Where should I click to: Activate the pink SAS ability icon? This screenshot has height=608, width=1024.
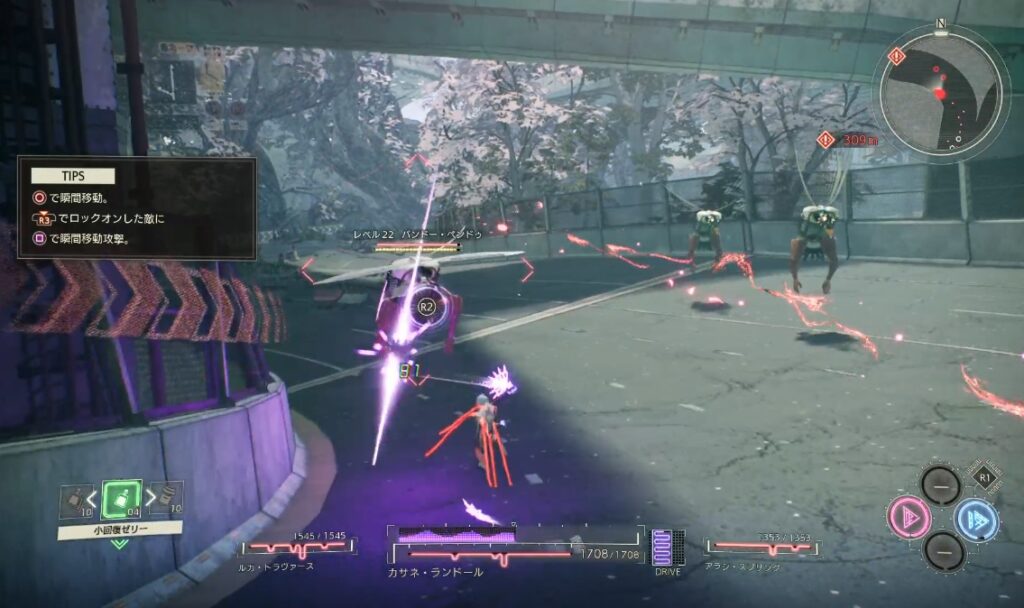(909, 518)
